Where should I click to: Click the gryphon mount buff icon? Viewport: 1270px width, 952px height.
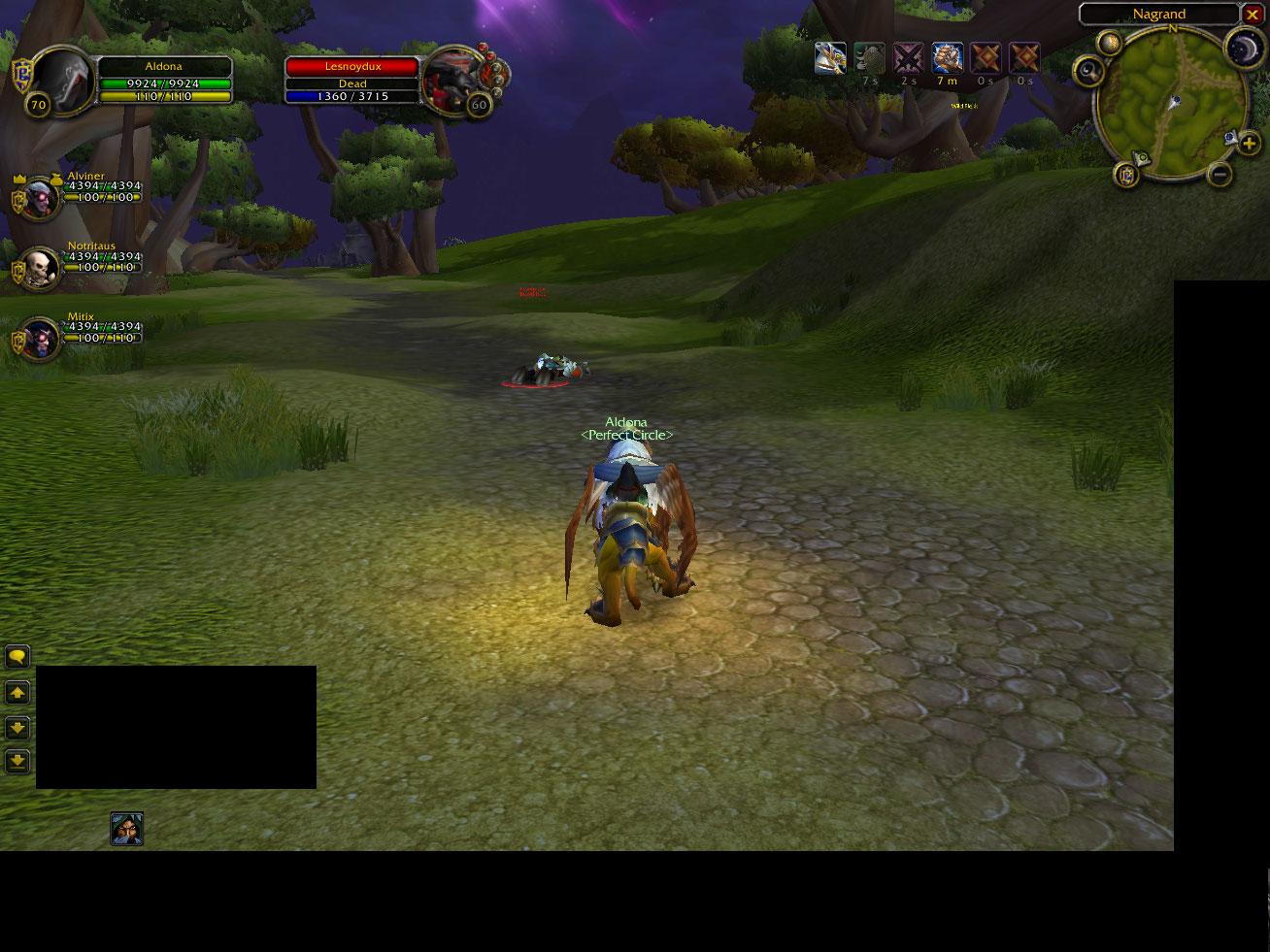tap(830, 58)
